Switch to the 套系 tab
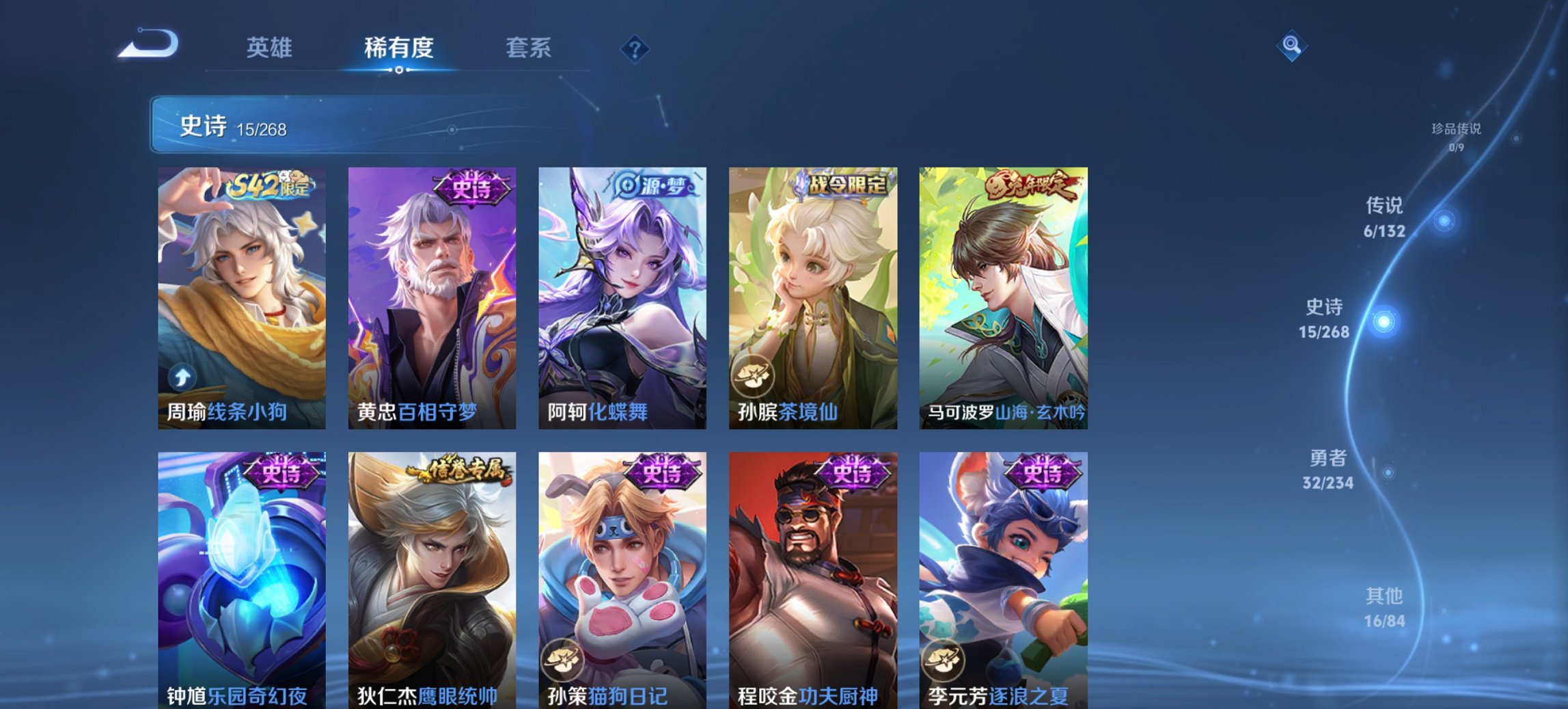Image resolution: width=1568 pixels, height=709 pixels. coord(529,48)
